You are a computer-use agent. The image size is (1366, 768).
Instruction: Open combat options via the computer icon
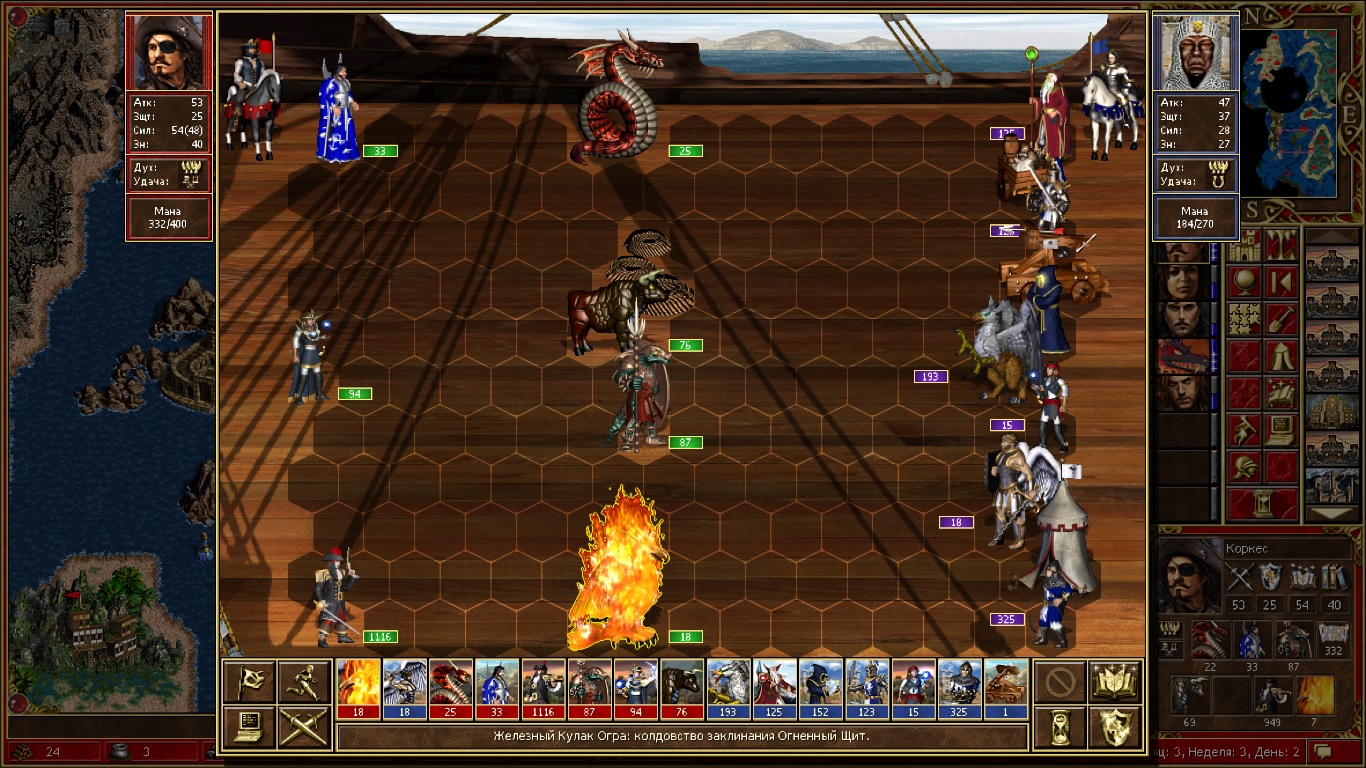pyautogui.click(x=249, y=727)
